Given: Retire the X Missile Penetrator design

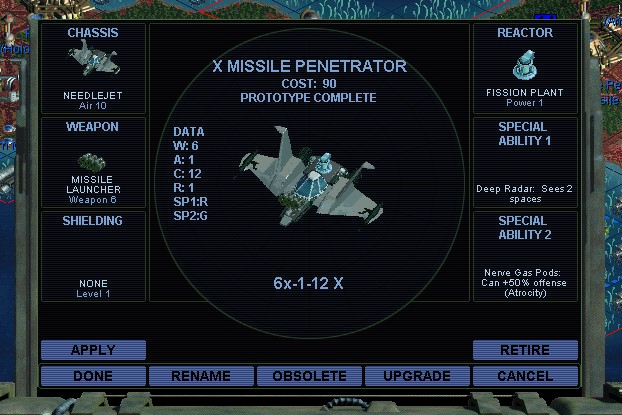Looking at the screenshot, I should tap(525, 350).
